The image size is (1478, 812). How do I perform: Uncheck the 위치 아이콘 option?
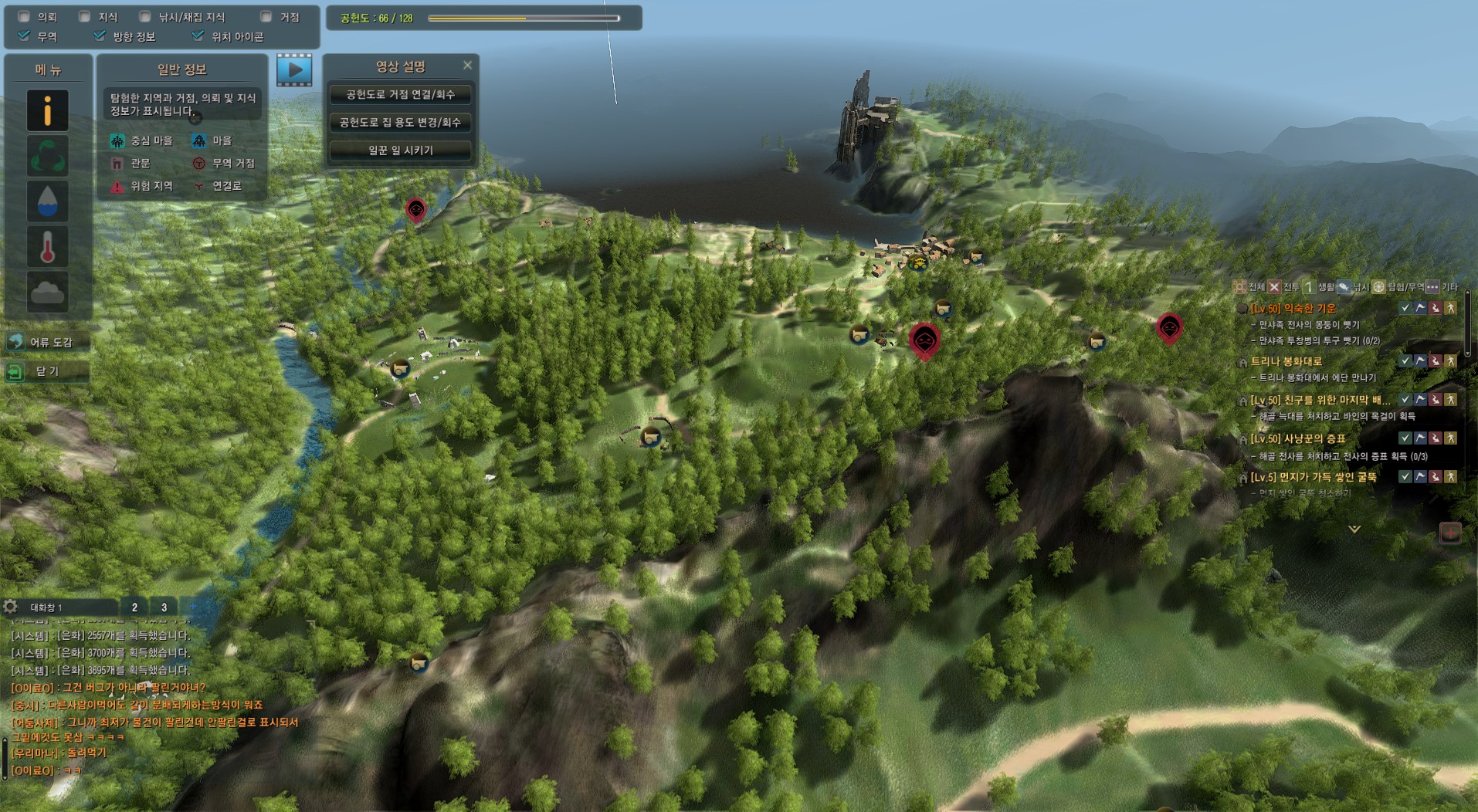coord(198,36)
